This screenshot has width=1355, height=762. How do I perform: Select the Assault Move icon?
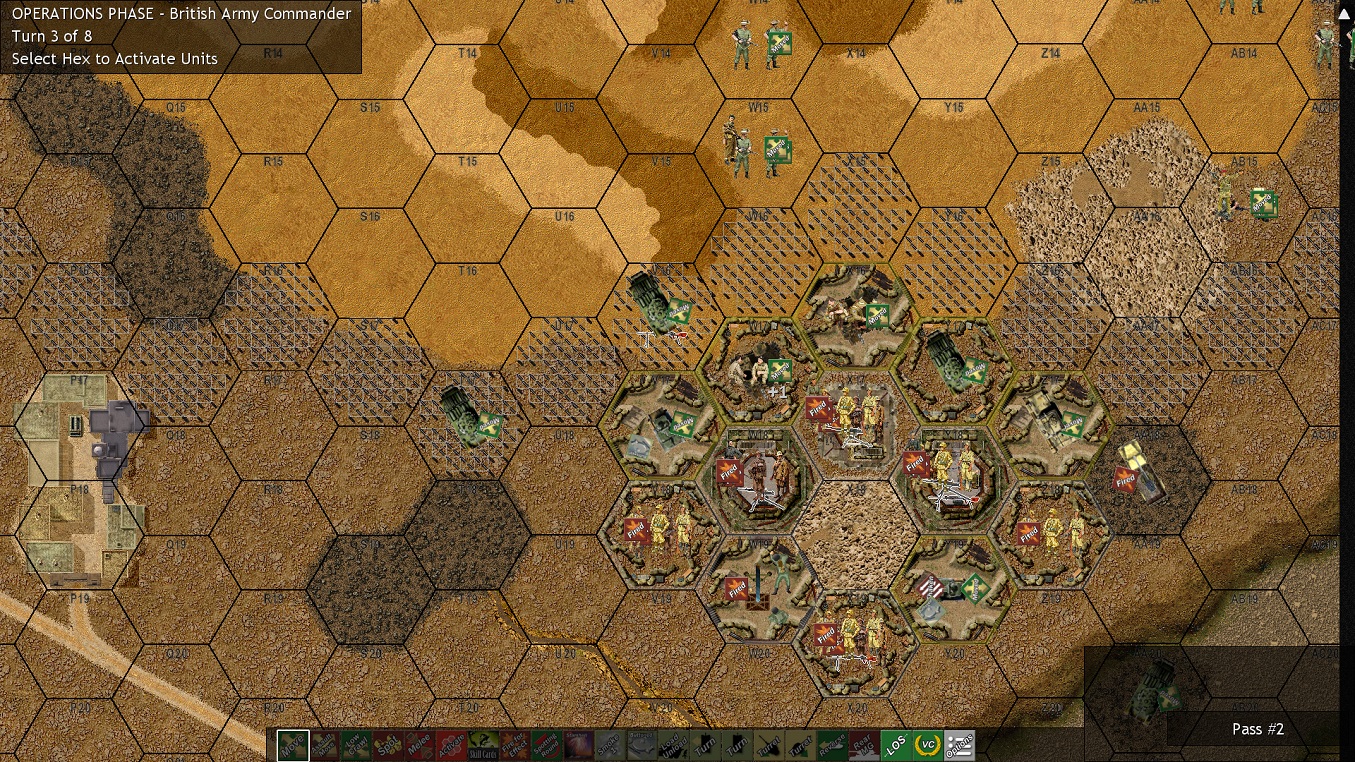pos(327,745)
